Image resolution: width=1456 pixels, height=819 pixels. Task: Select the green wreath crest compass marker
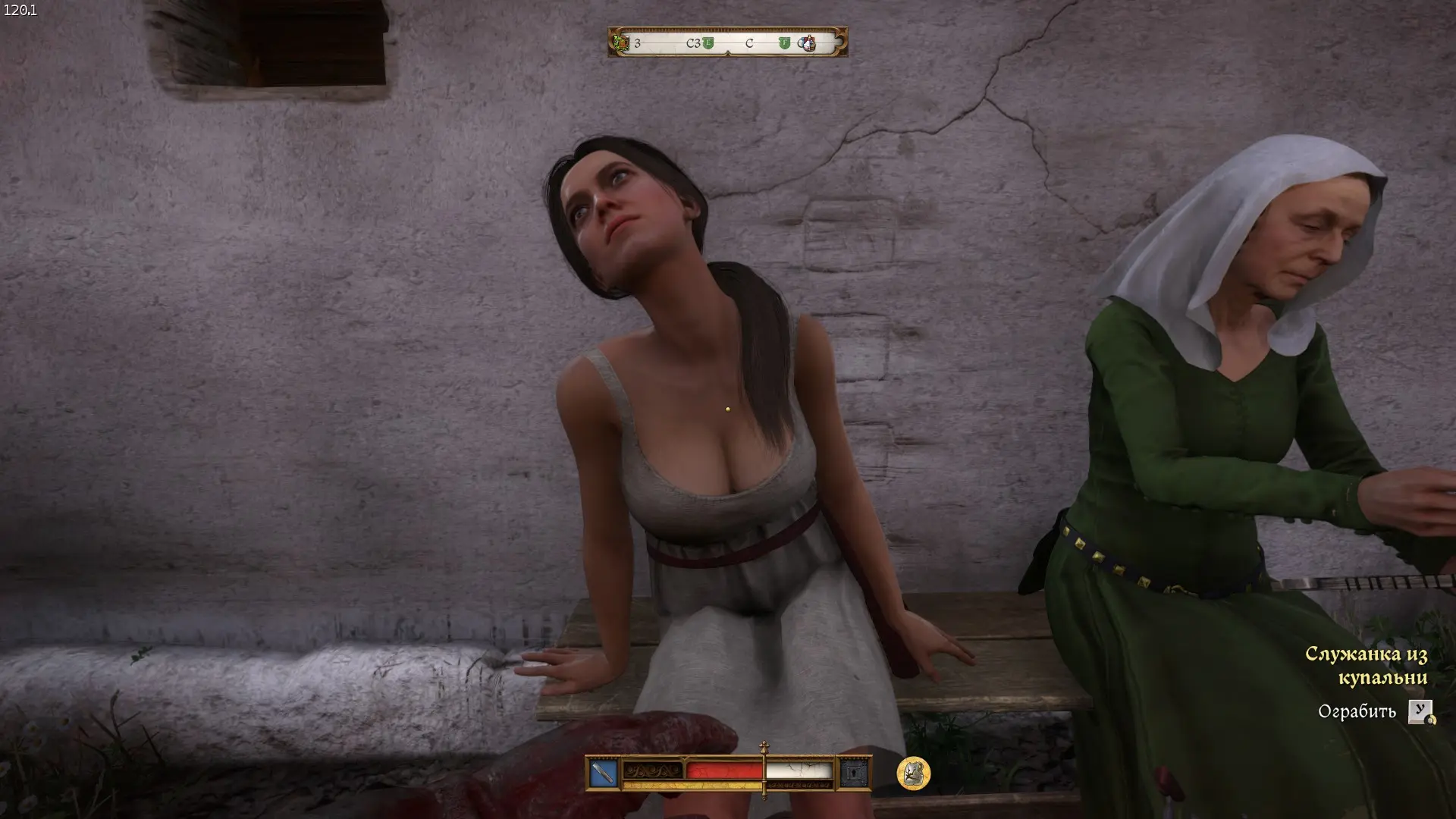[x=622, y=43]
